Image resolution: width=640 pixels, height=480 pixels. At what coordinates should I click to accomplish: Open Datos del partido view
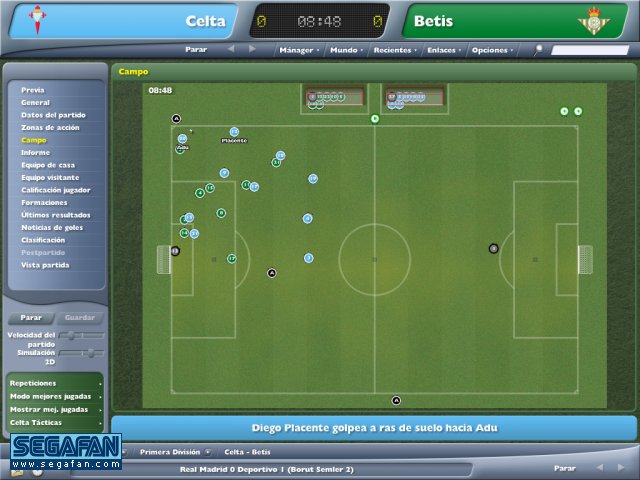click(53, 115)
